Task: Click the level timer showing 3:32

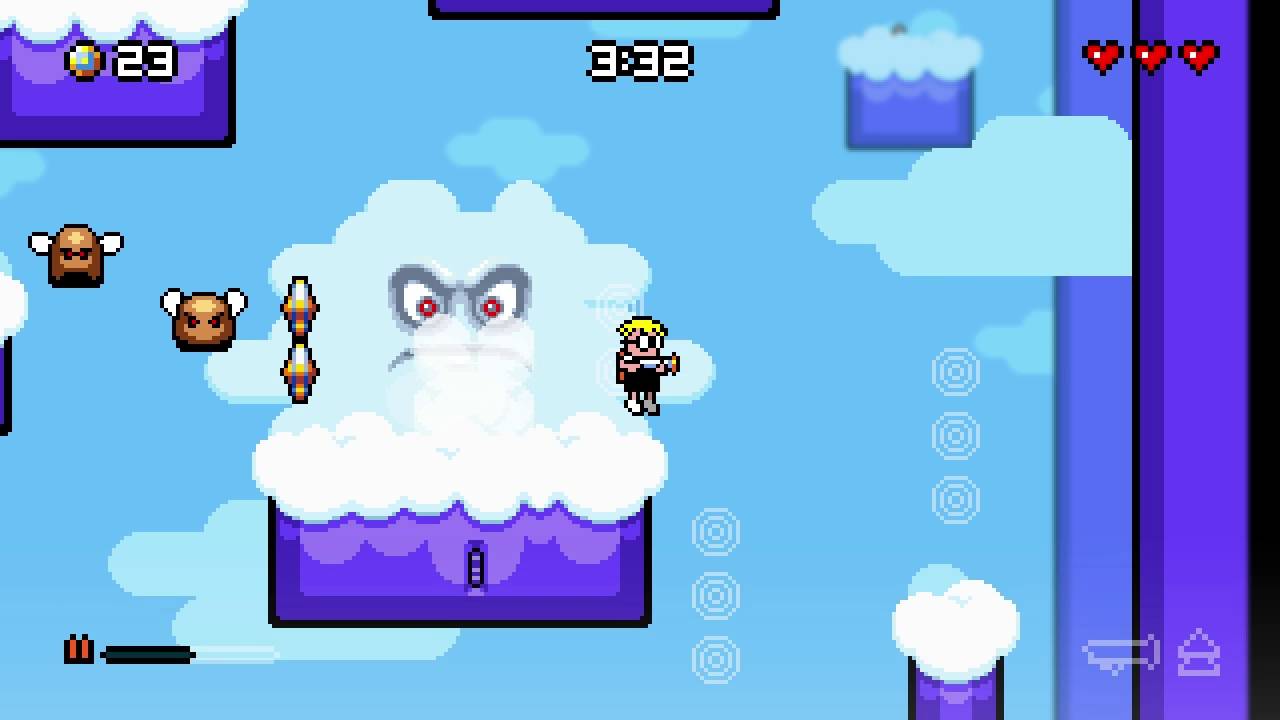Action: pyautogui.click(x=639, y=62)
